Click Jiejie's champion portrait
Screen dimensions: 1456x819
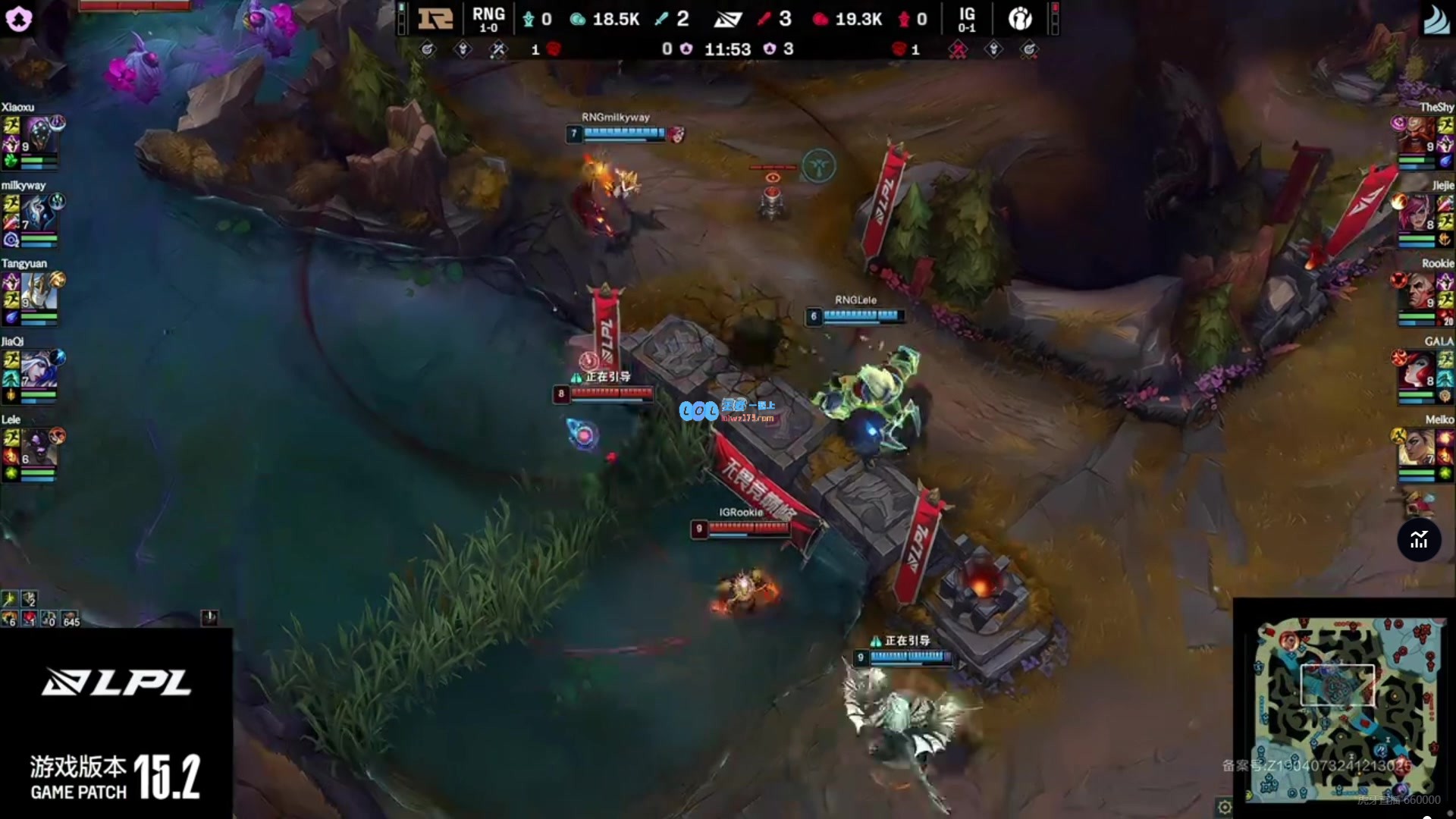point(1417,215)
